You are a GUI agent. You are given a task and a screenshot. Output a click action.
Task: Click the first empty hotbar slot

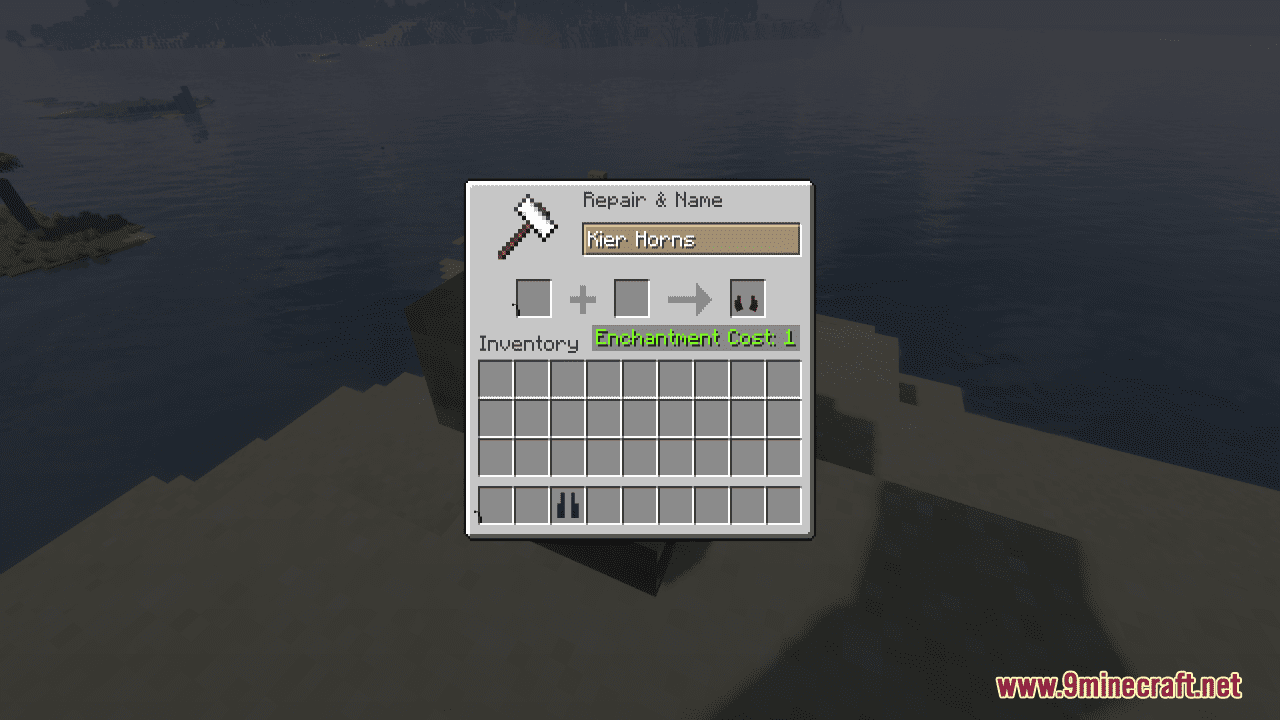tap(494, 506)
